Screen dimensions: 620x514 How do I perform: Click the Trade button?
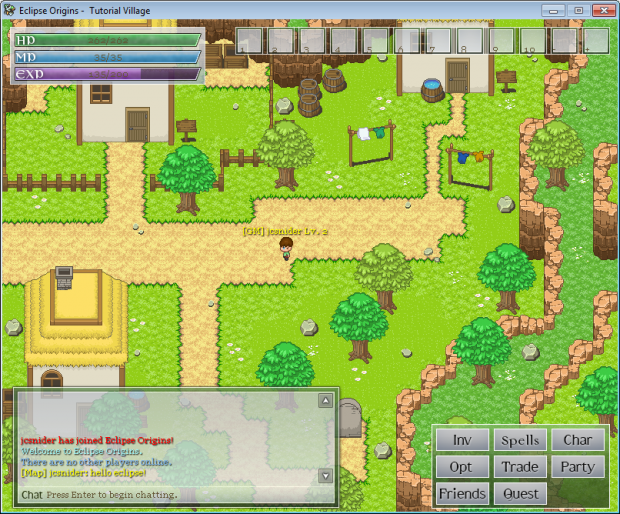point(520,467)
